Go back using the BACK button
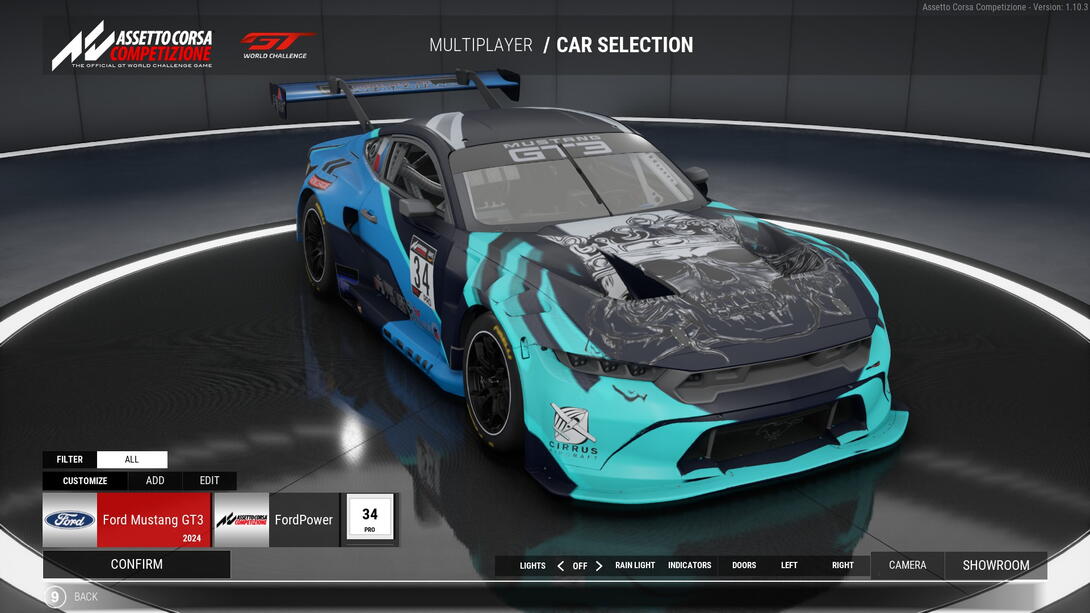 [70, 597]
